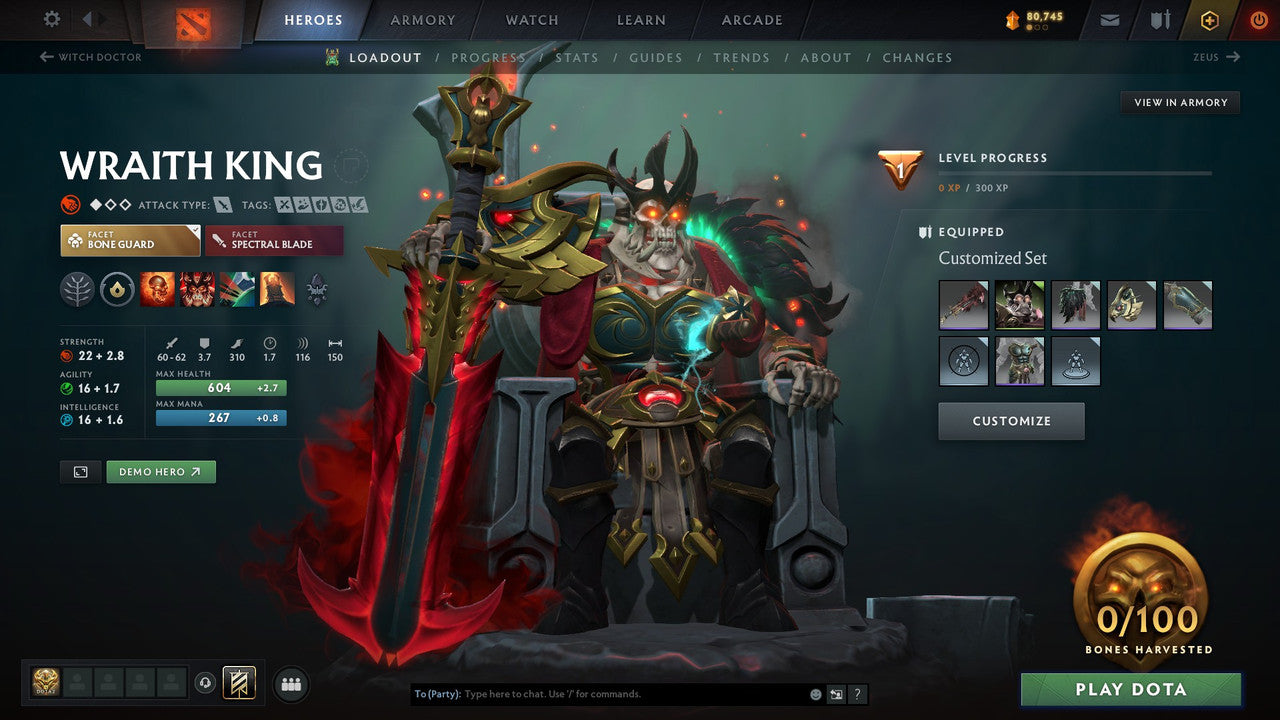
Task: Open the friends list icon near chat bar
Action: (x=290, y=684)
